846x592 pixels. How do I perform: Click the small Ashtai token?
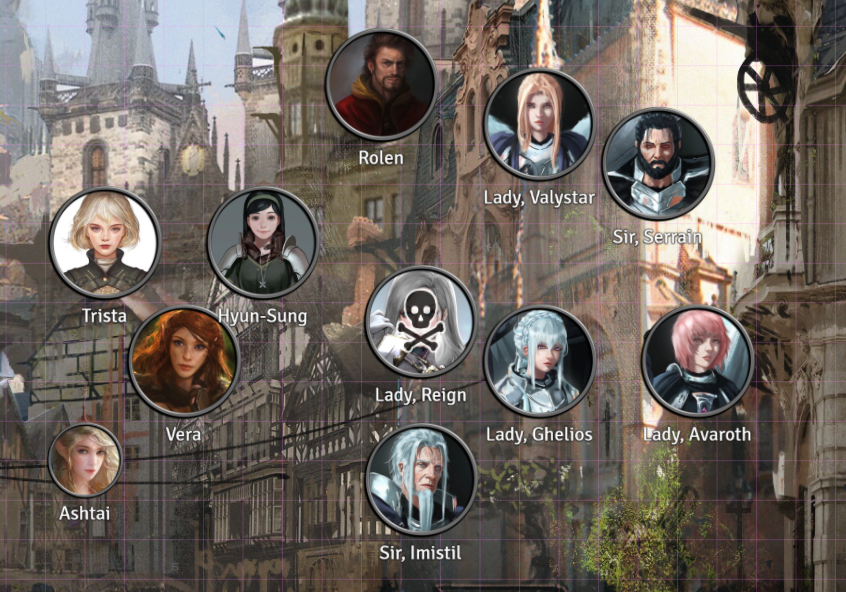[85, 460]
